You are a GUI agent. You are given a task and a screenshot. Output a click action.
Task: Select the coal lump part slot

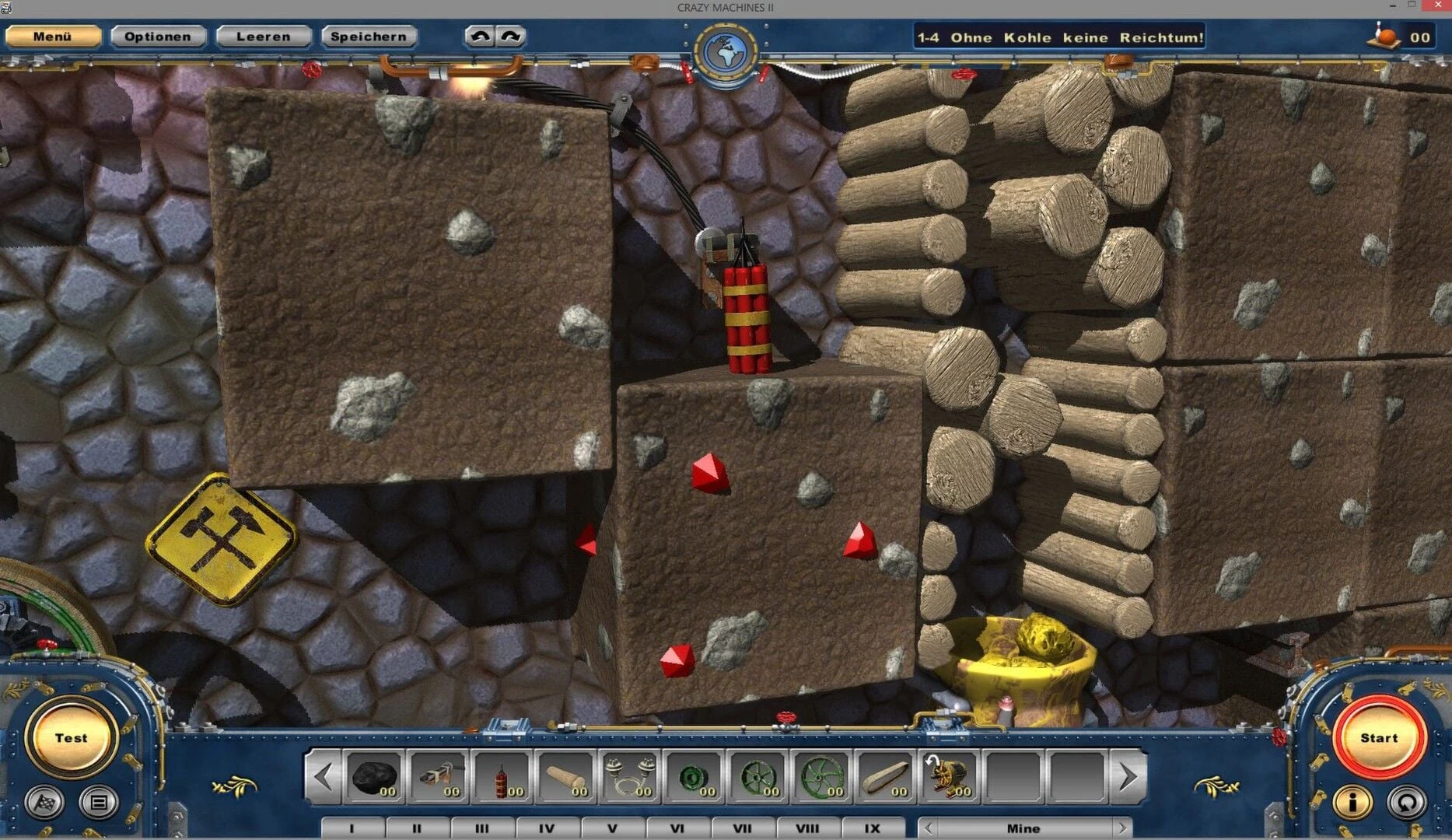tap(375, 776)
